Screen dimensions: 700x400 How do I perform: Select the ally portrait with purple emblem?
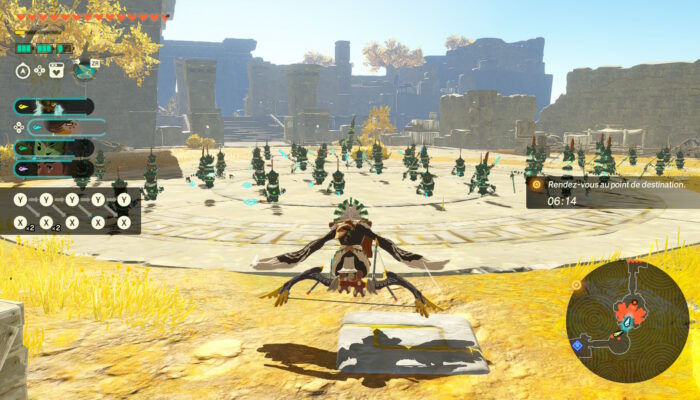(54, 168)
